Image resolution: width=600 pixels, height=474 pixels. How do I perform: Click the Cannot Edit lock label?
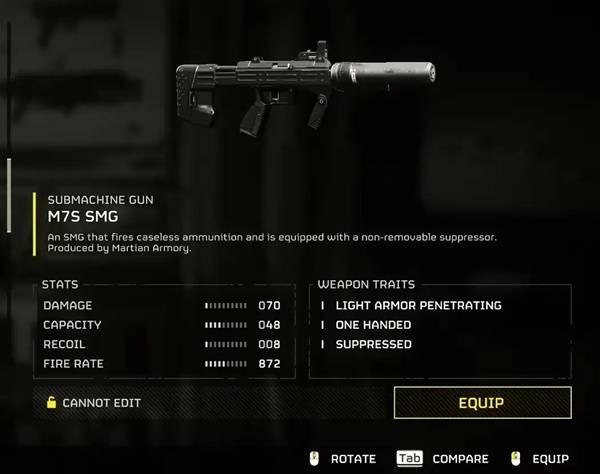coord(94,403)
